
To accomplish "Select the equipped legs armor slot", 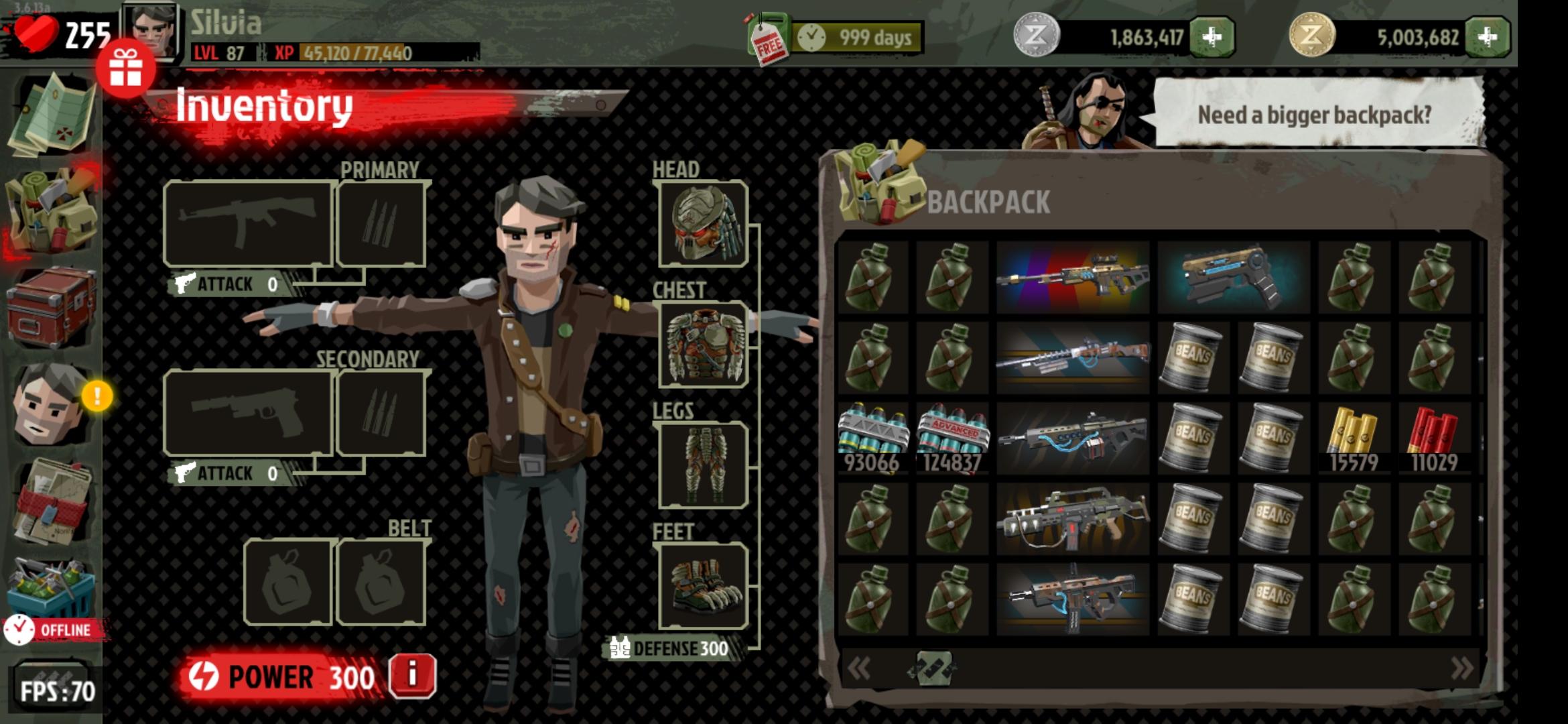I will (703, 465).
